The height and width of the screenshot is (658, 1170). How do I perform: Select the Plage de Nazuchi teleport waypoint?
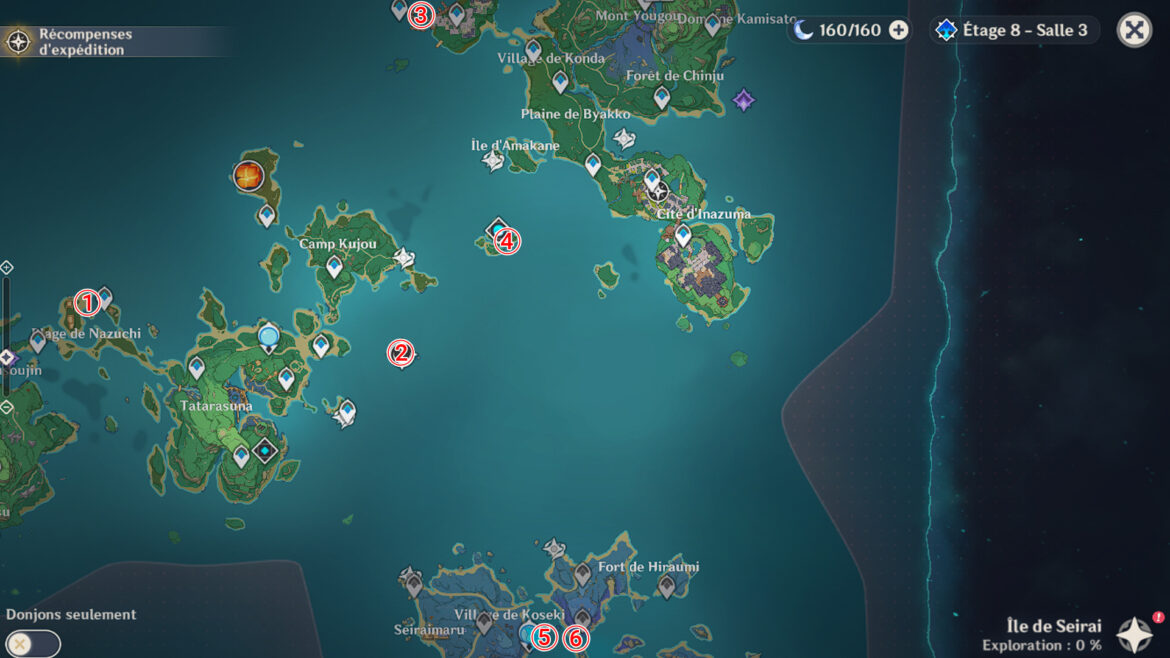[38, 342]
